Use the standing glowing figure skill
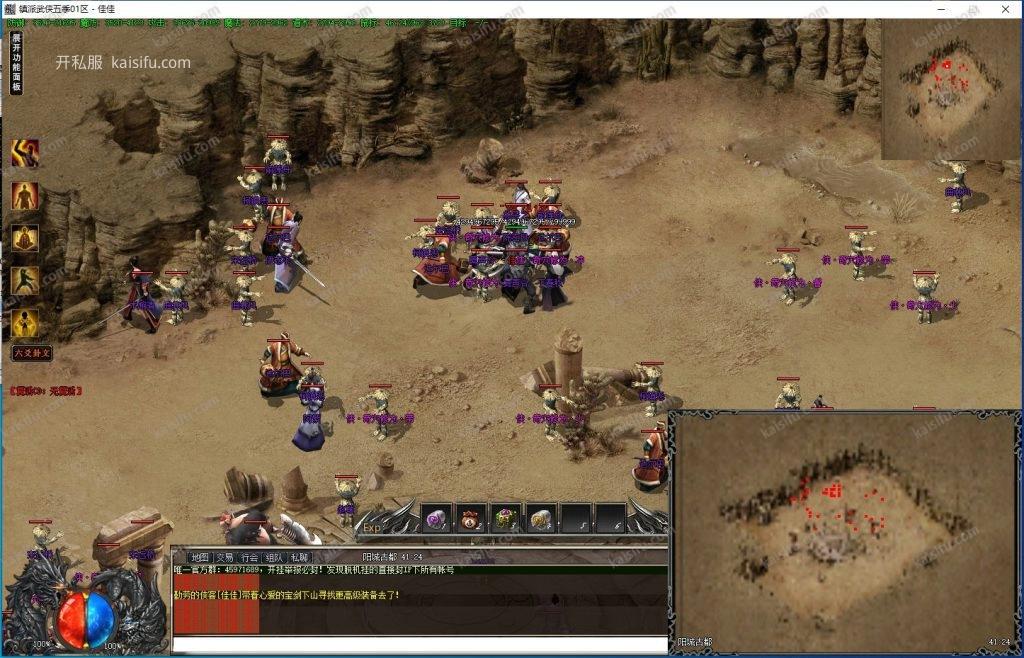1024x658 pixels. click(x=25, y=196)
